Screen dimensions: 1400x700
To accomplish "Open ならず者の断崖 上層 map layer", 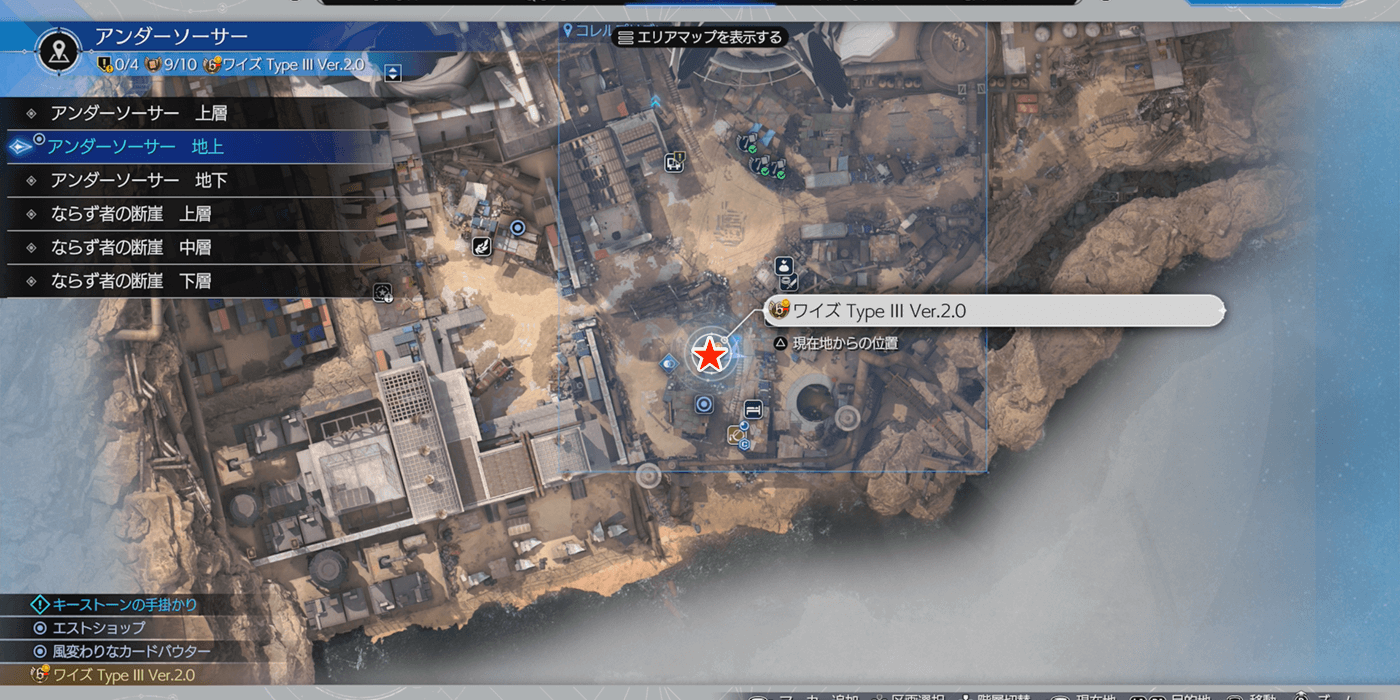I will click(x=131, y=214).
